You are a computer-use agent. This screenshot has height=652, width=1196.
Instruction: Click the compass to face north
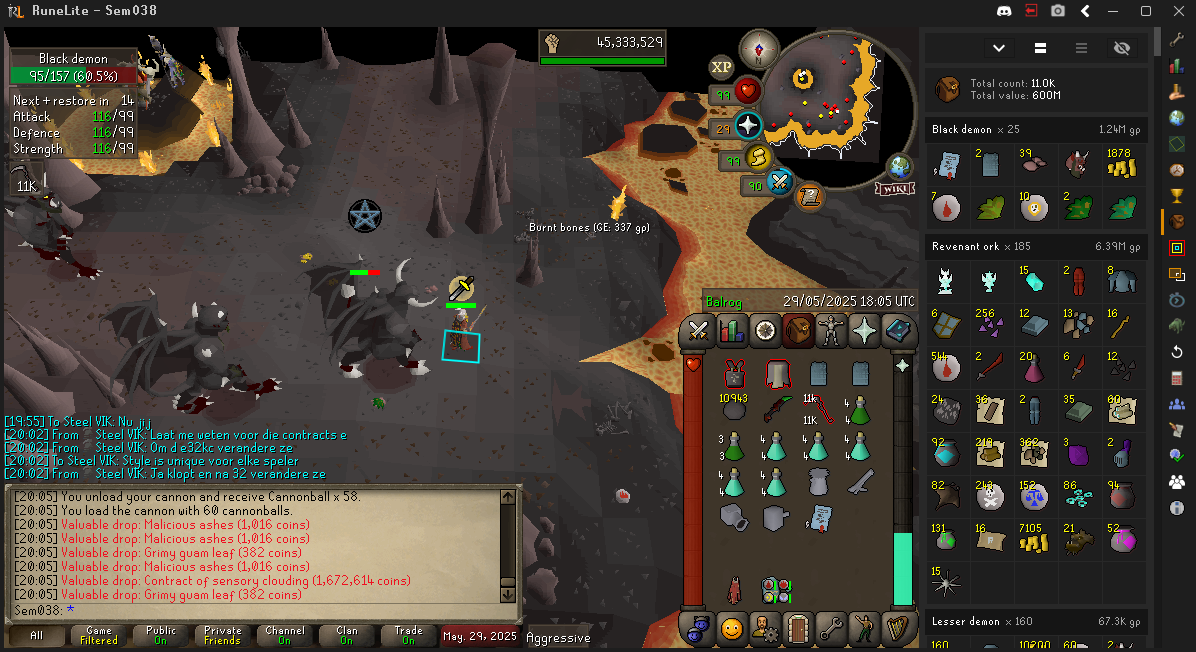click(x=759, y=49)
